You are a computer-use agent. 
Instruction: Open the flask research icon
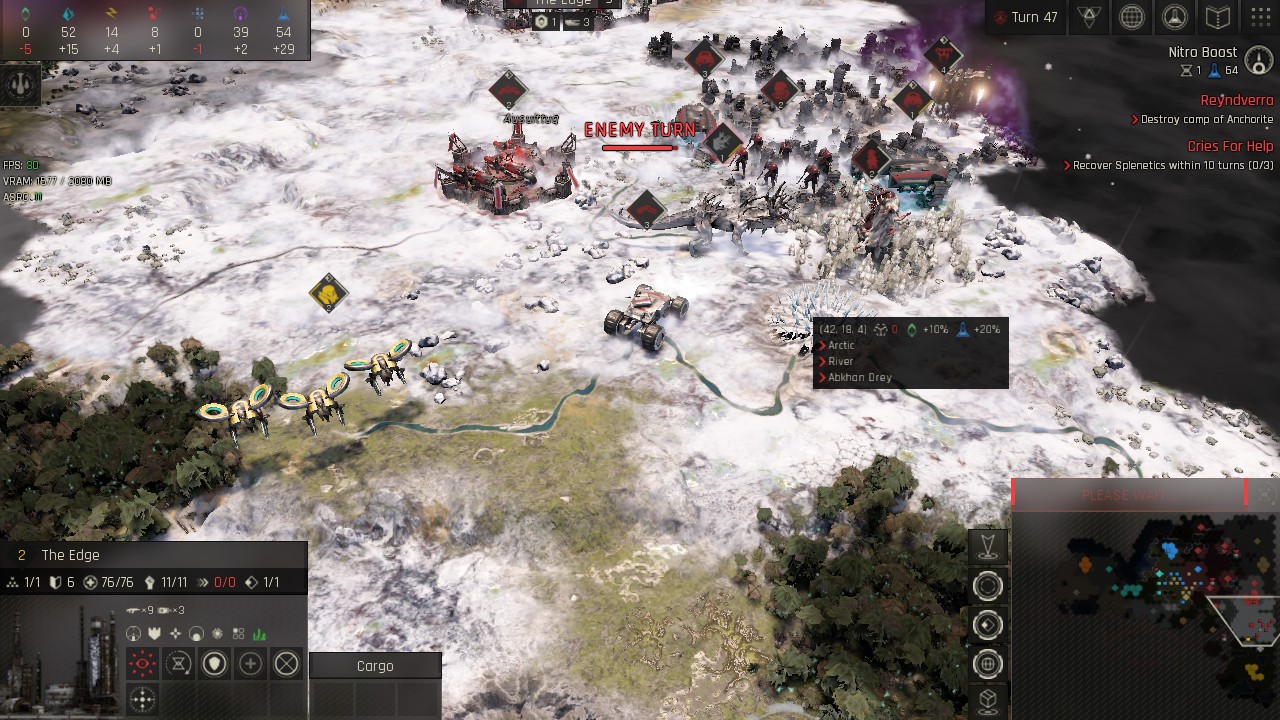pyautogui.click(x=1174, y=17)
